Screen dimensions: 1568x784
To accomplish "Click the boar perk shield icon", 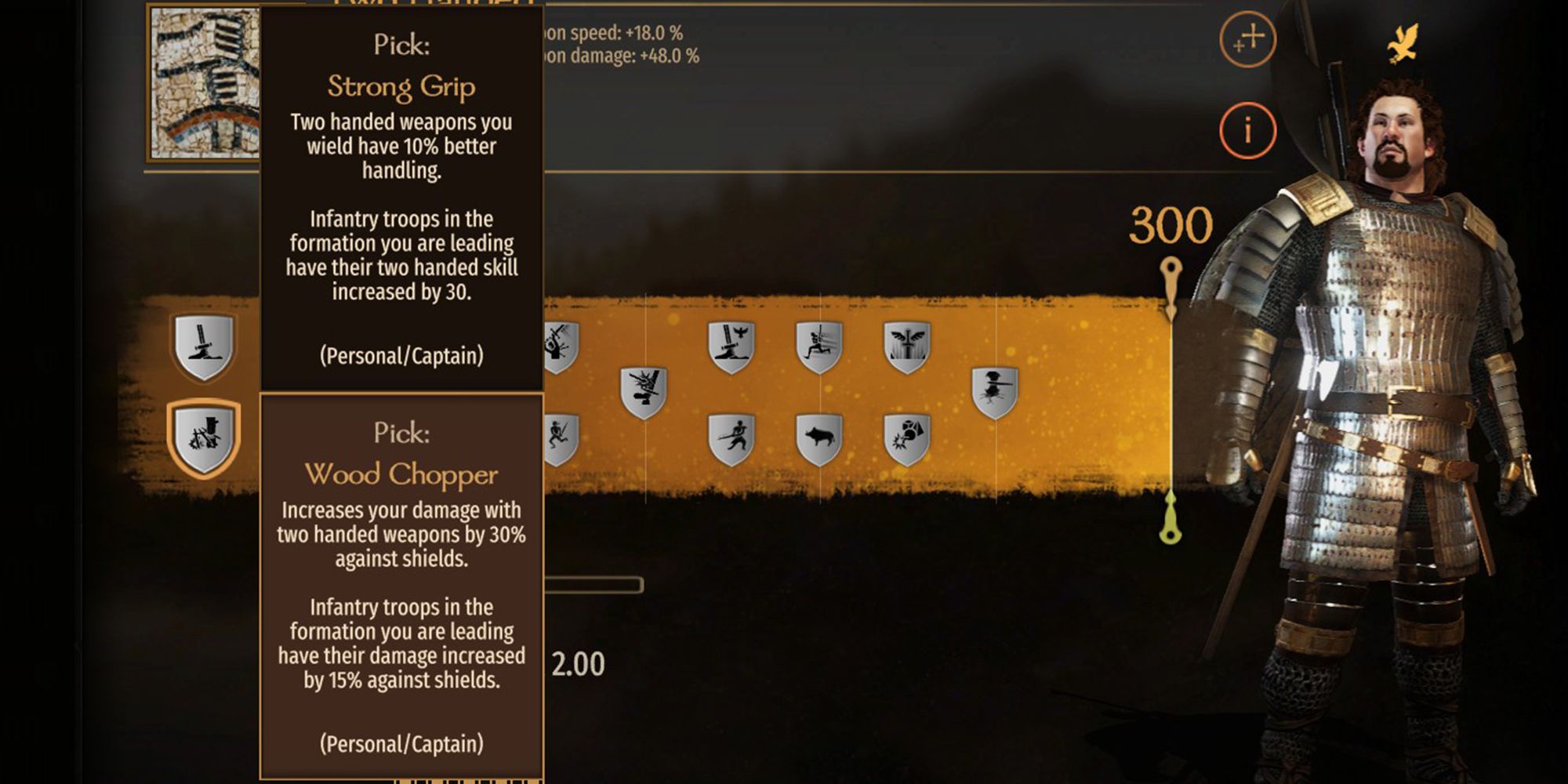I will point(821,438).
